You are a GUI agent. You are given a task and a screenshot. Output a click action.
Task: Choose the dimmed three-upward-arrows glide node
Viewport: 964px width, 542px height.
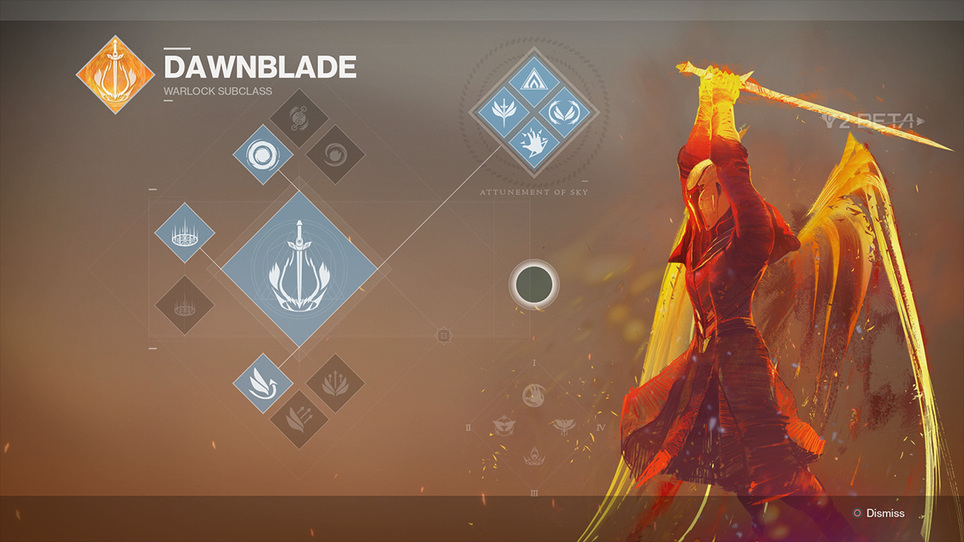334,383
